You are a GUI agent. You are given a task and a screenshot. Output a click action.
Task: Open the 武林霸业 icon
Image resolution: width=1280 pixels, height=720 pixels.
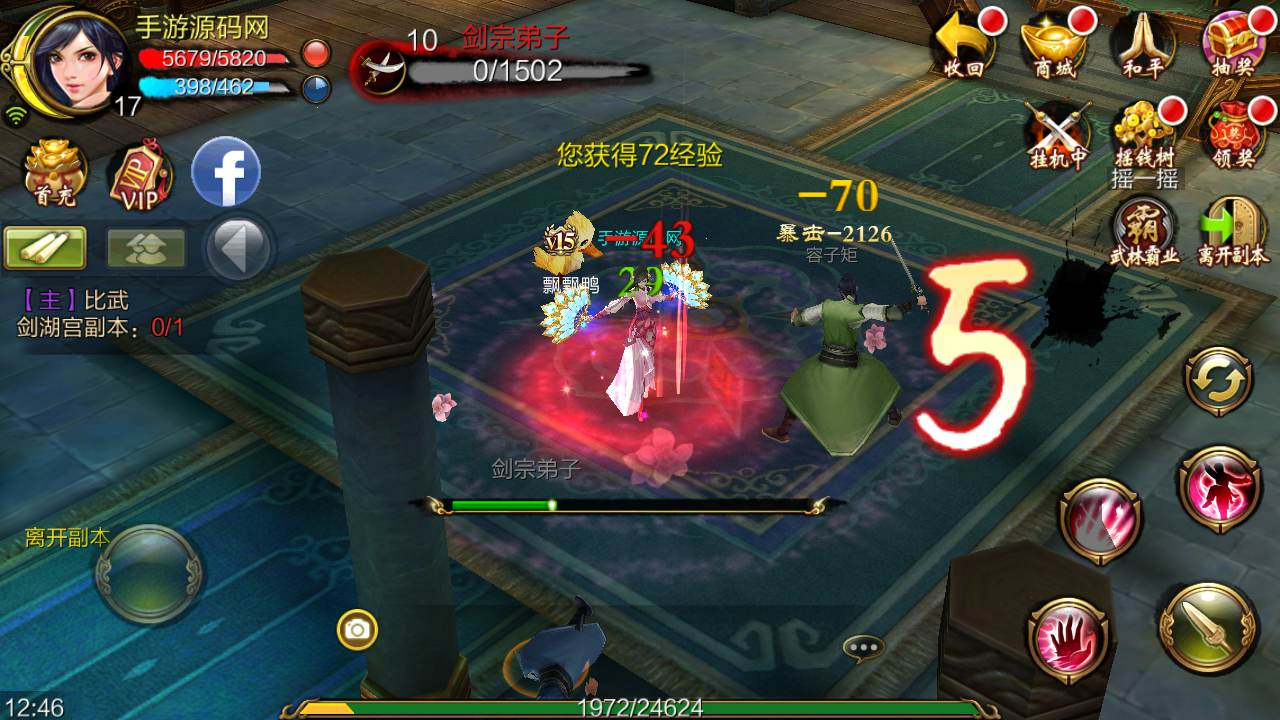1144,228
